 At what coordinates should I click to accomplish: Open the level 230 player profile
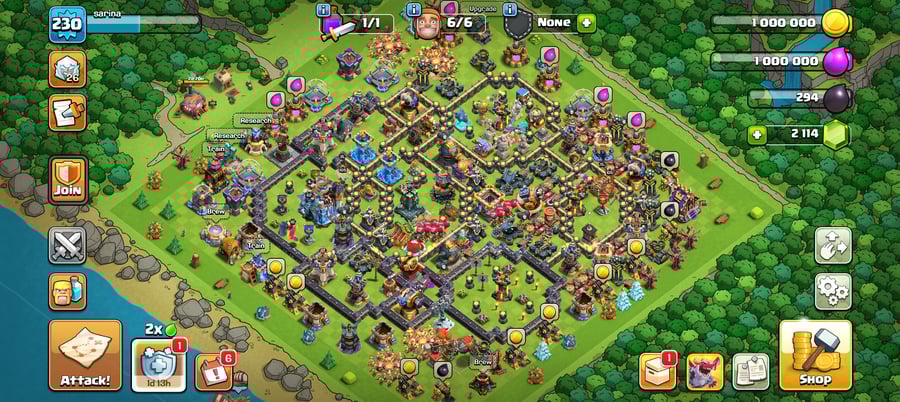[68, 24]
